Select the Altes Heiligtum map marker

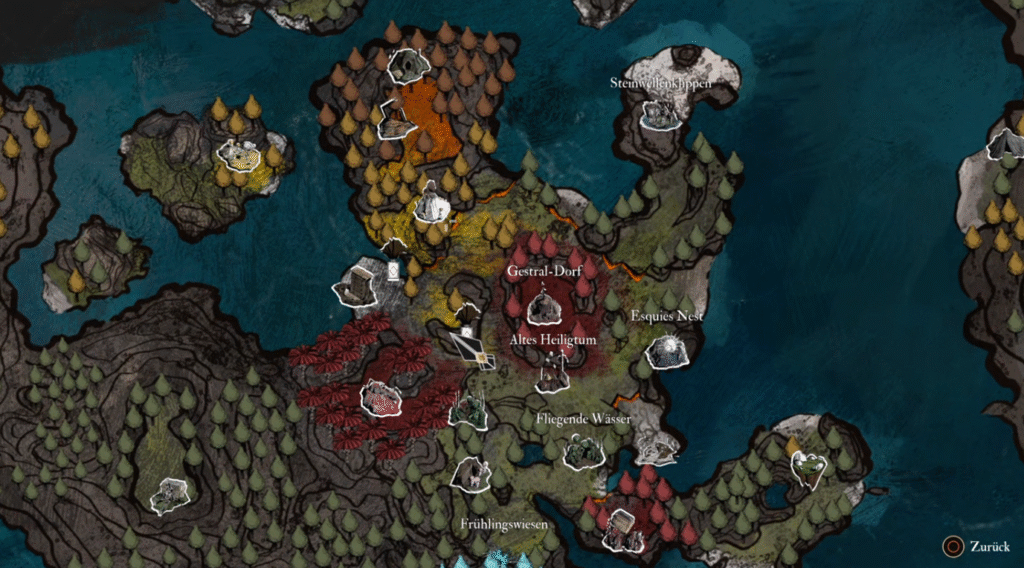552,374
